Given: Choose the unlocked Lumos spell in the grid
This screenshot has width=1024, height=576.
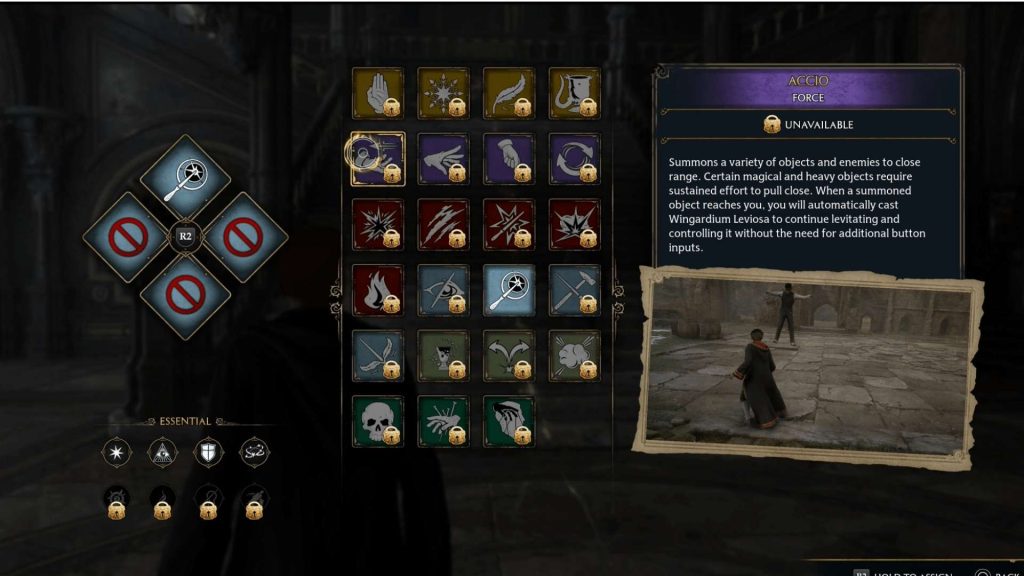Looking at the screenshot, I should 509,290.
